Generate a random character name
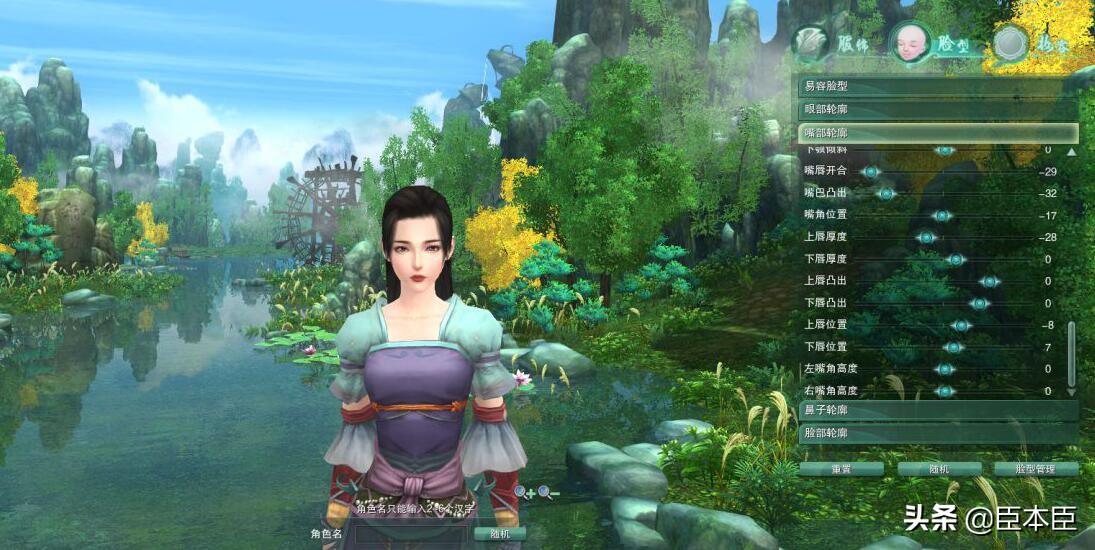Viewport: 1095px width, 550px height. pyautogui.click(x=500, y=534)
